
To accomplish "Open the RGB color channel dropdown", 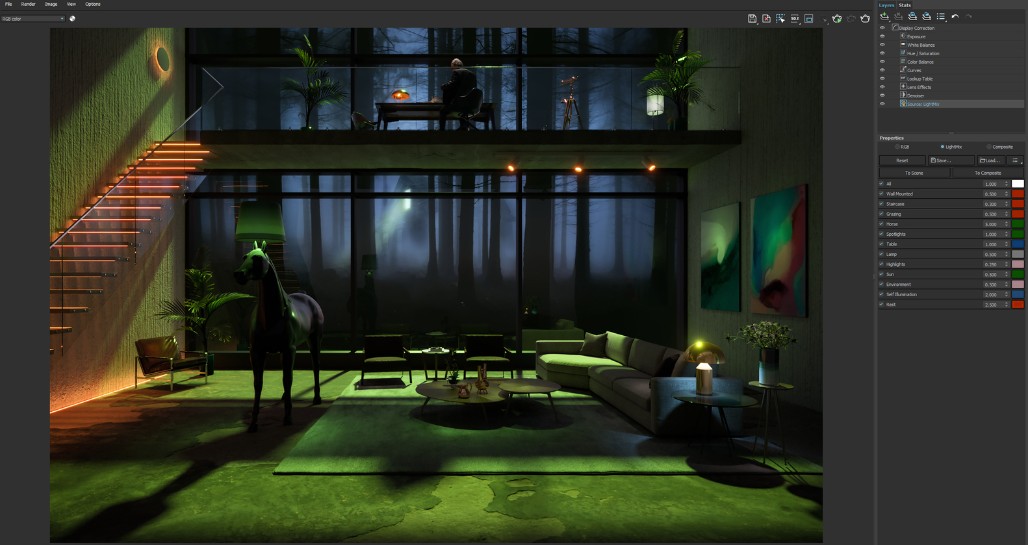I will 33,18.
